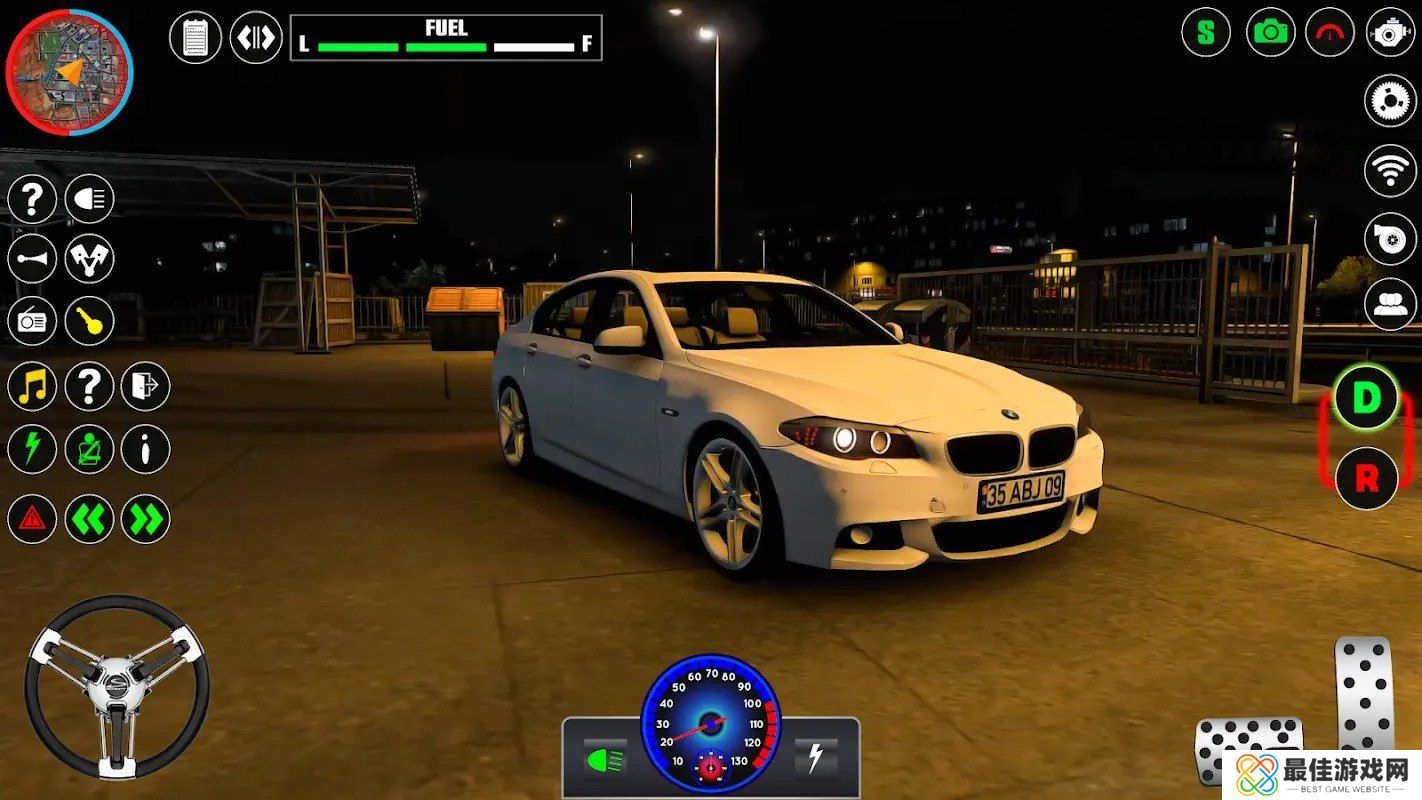Shift into Reverse with red R
Screen dimensions: 1422x800
pos(1366,478)
